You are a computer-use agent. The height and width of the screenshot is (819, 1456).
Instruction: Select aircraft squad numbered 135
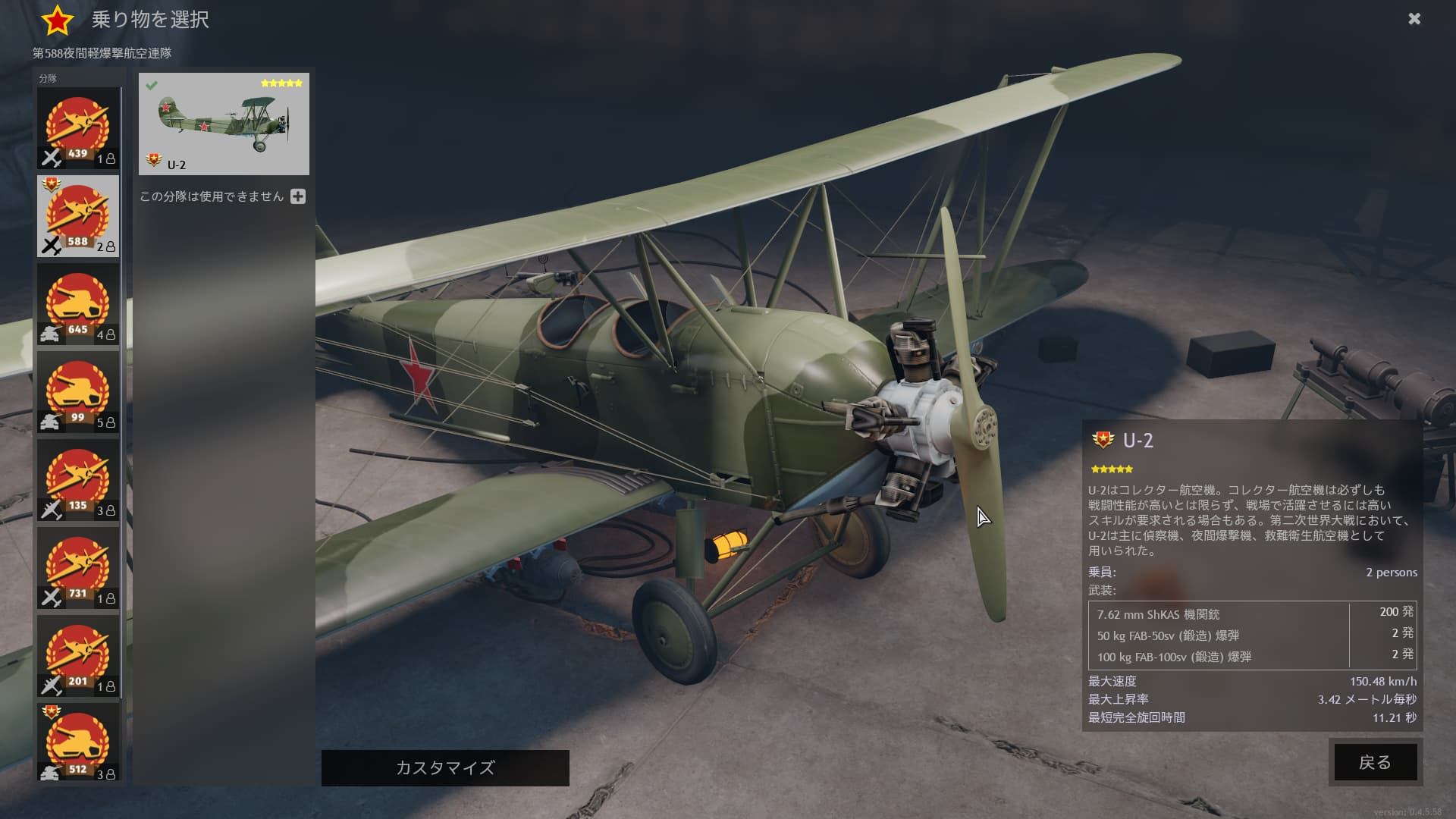pos(78,480)
